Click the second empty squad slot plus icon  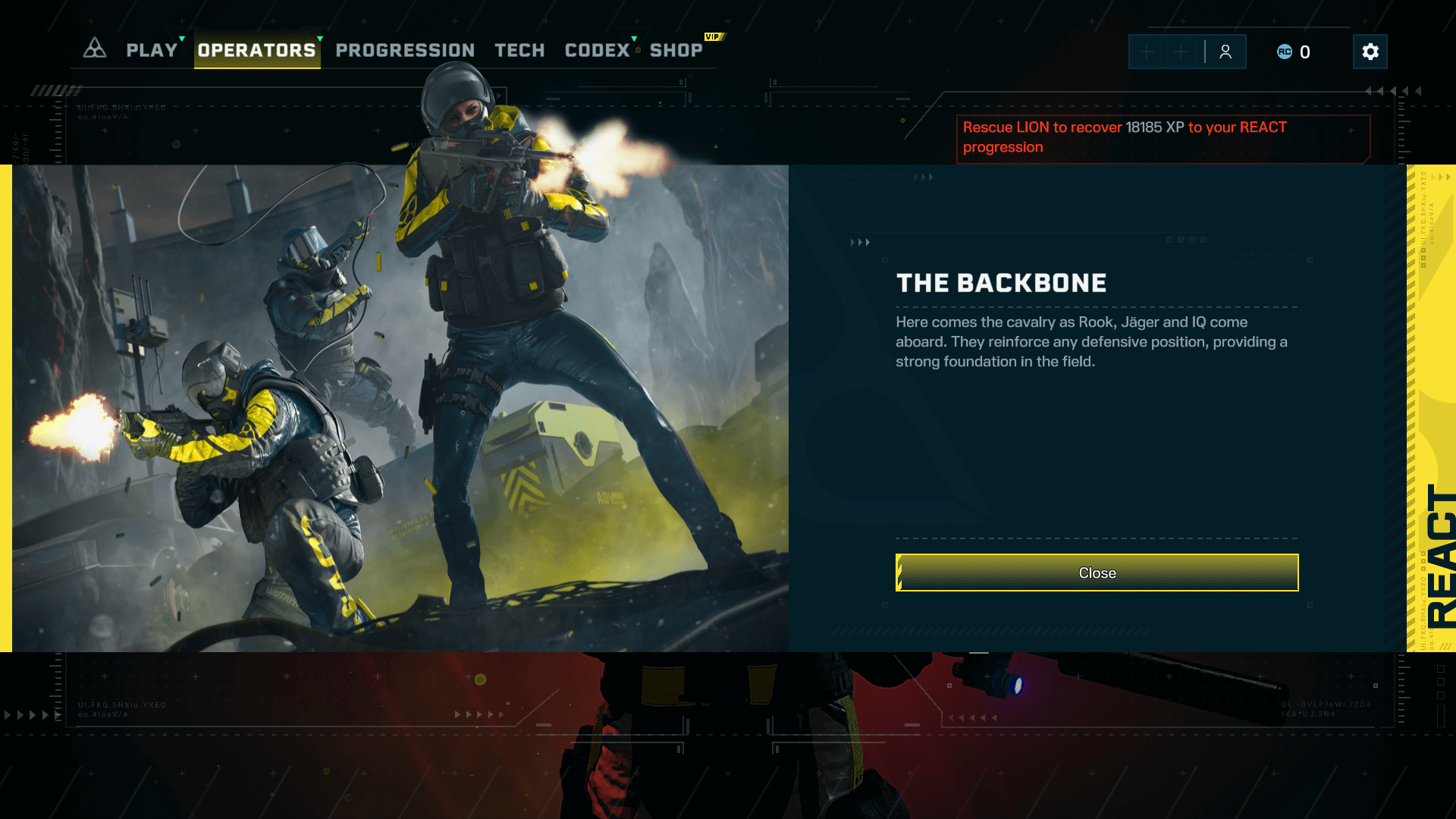tap(1180, 52)
